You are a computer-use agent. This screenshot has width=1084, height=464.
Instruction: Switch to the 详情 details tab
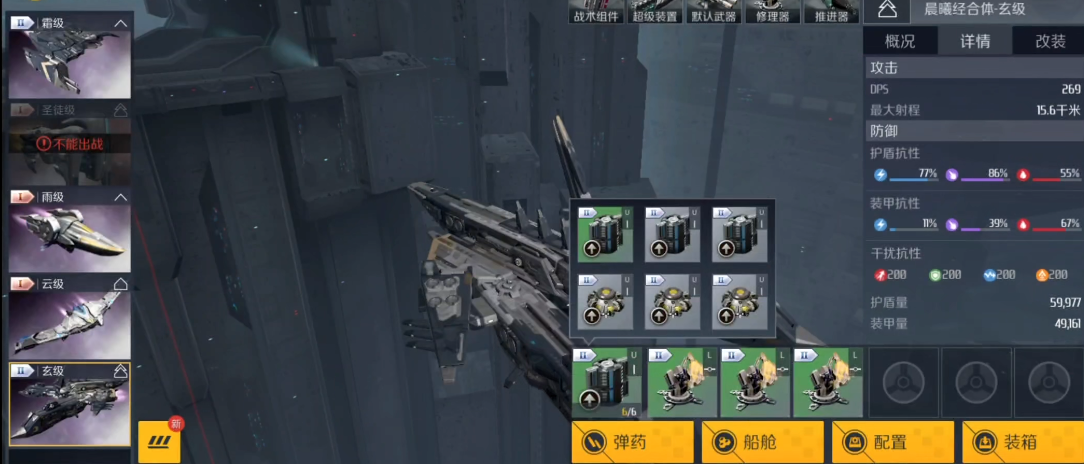pos(975,41)
